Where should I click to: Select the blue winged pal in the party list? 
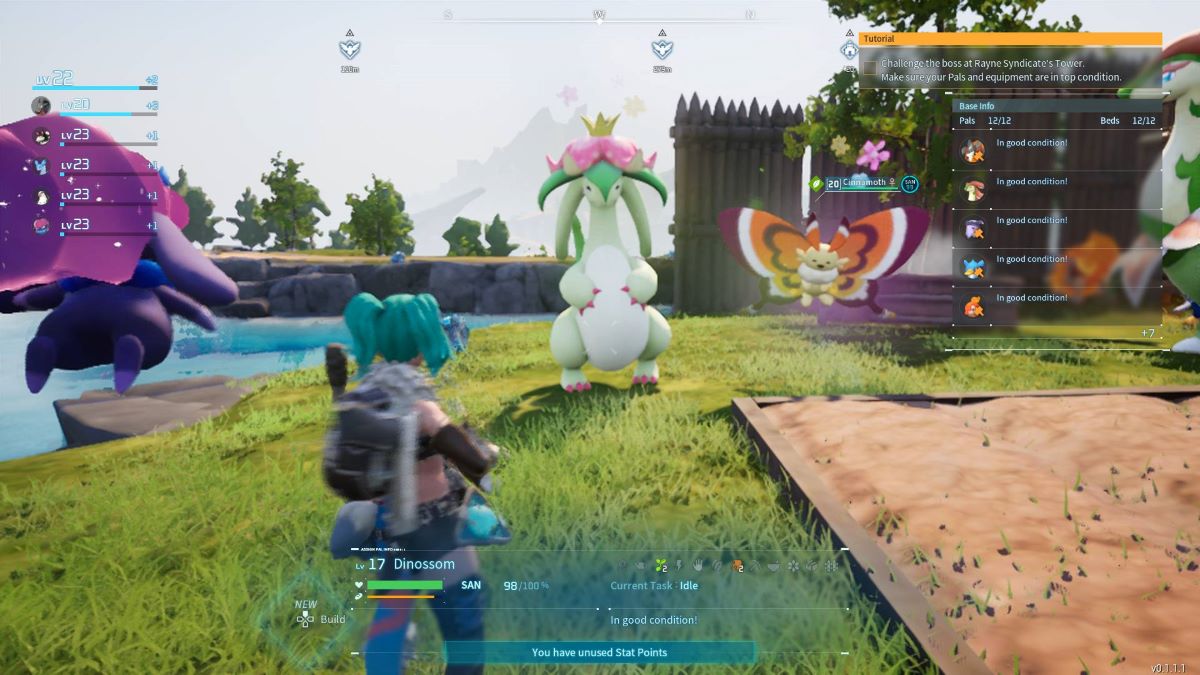[x=41, y=166]
